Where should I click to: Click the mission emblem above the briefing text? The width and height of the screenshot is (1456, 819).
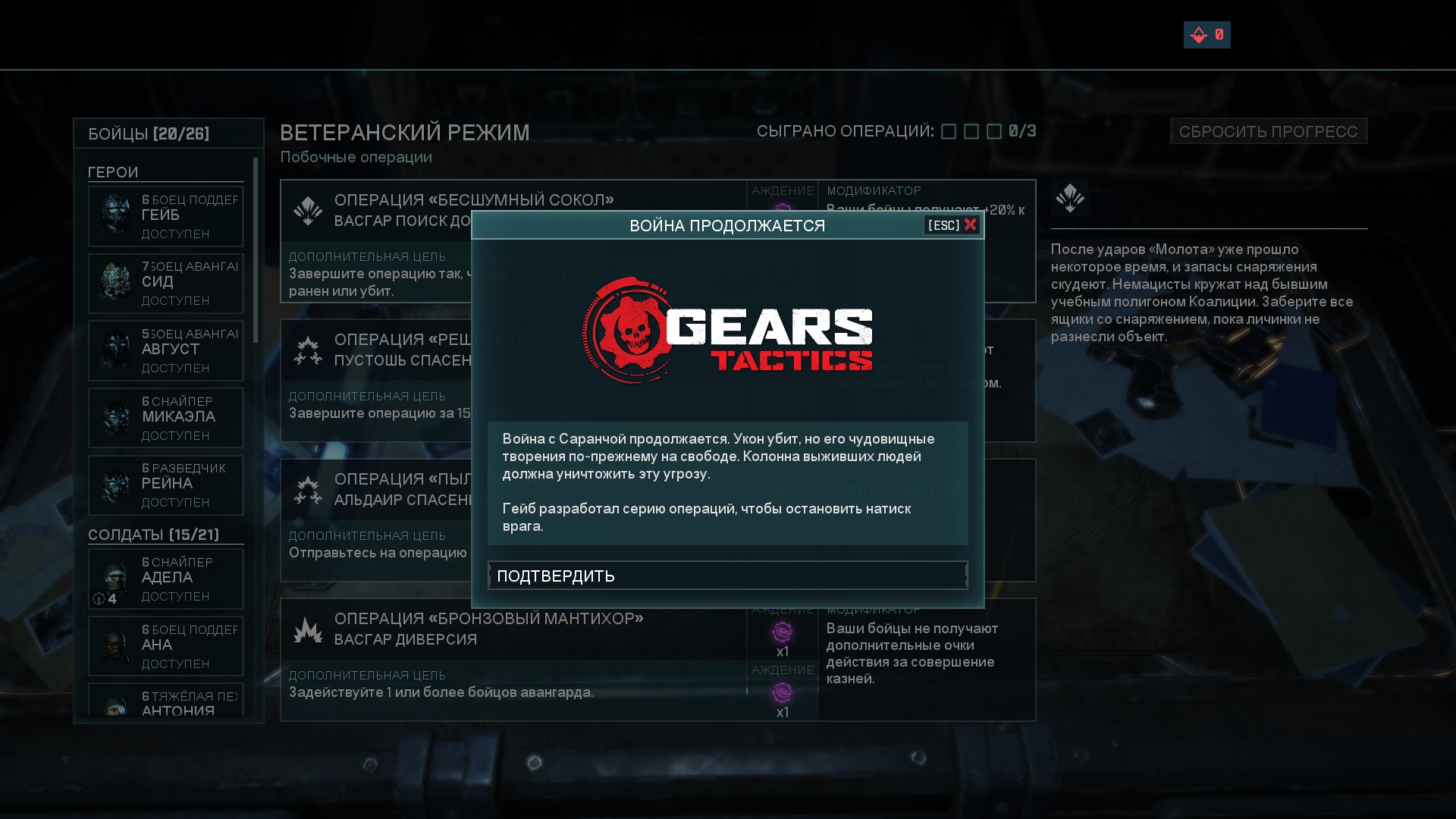pyautogui.click(x=1070, y=199)
